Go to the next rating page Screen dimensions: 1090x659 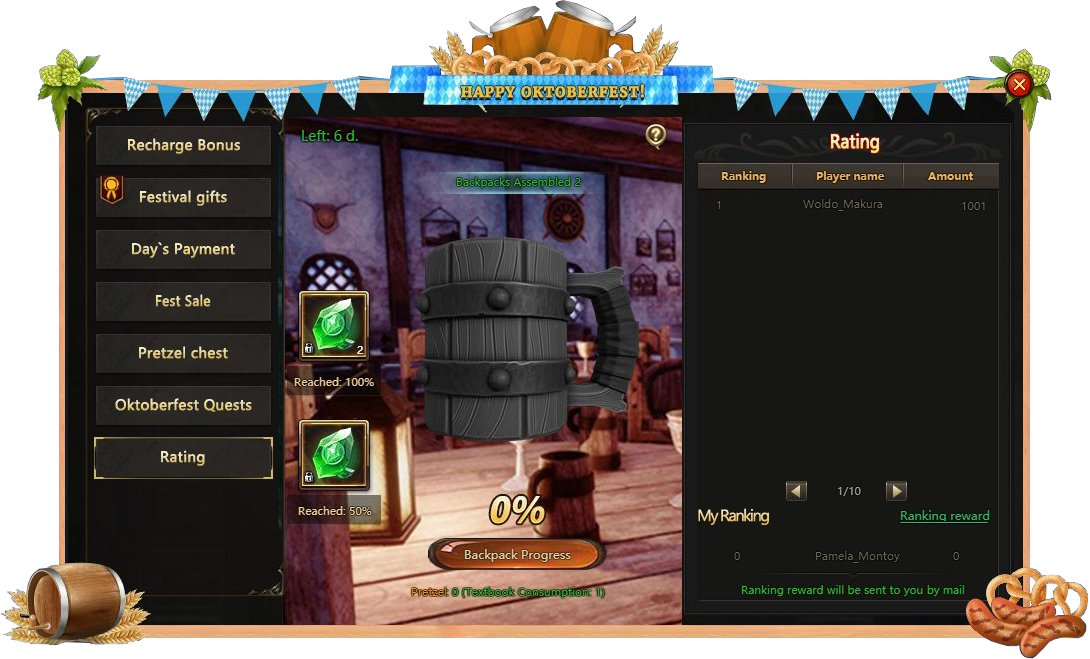897,491
